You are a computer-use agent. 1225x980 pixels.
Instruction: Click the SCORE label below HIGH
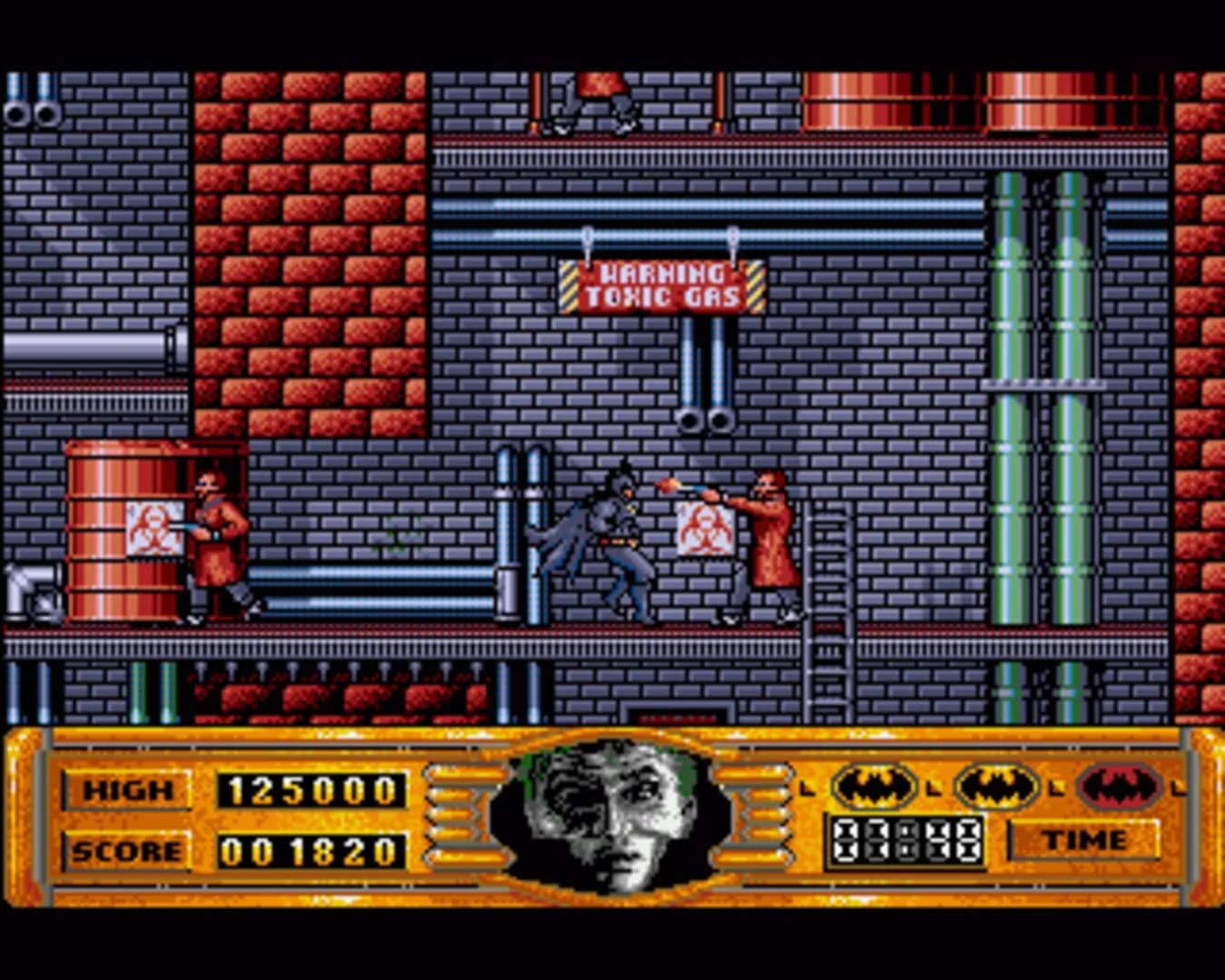[127, 851]
